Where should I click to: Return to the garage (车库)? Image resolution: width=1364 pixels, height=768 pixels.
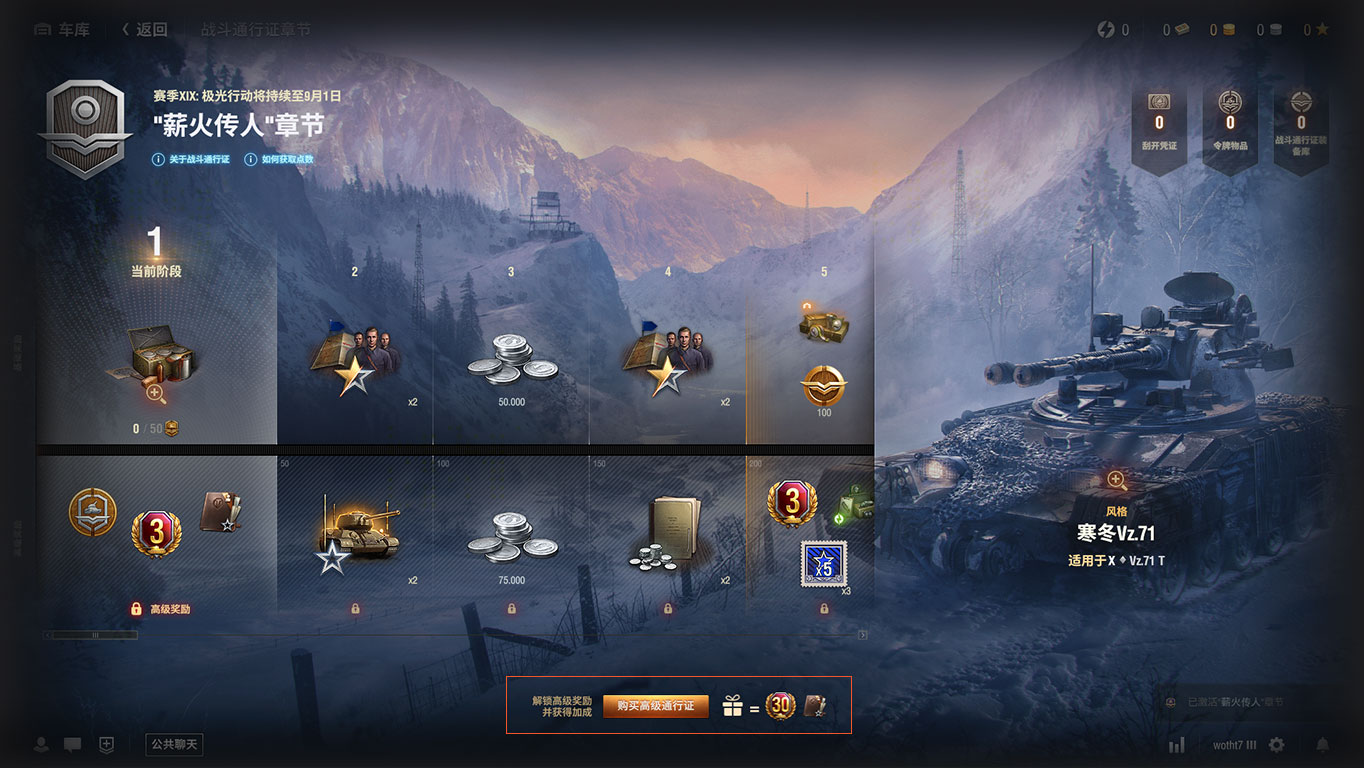[62, 30]
